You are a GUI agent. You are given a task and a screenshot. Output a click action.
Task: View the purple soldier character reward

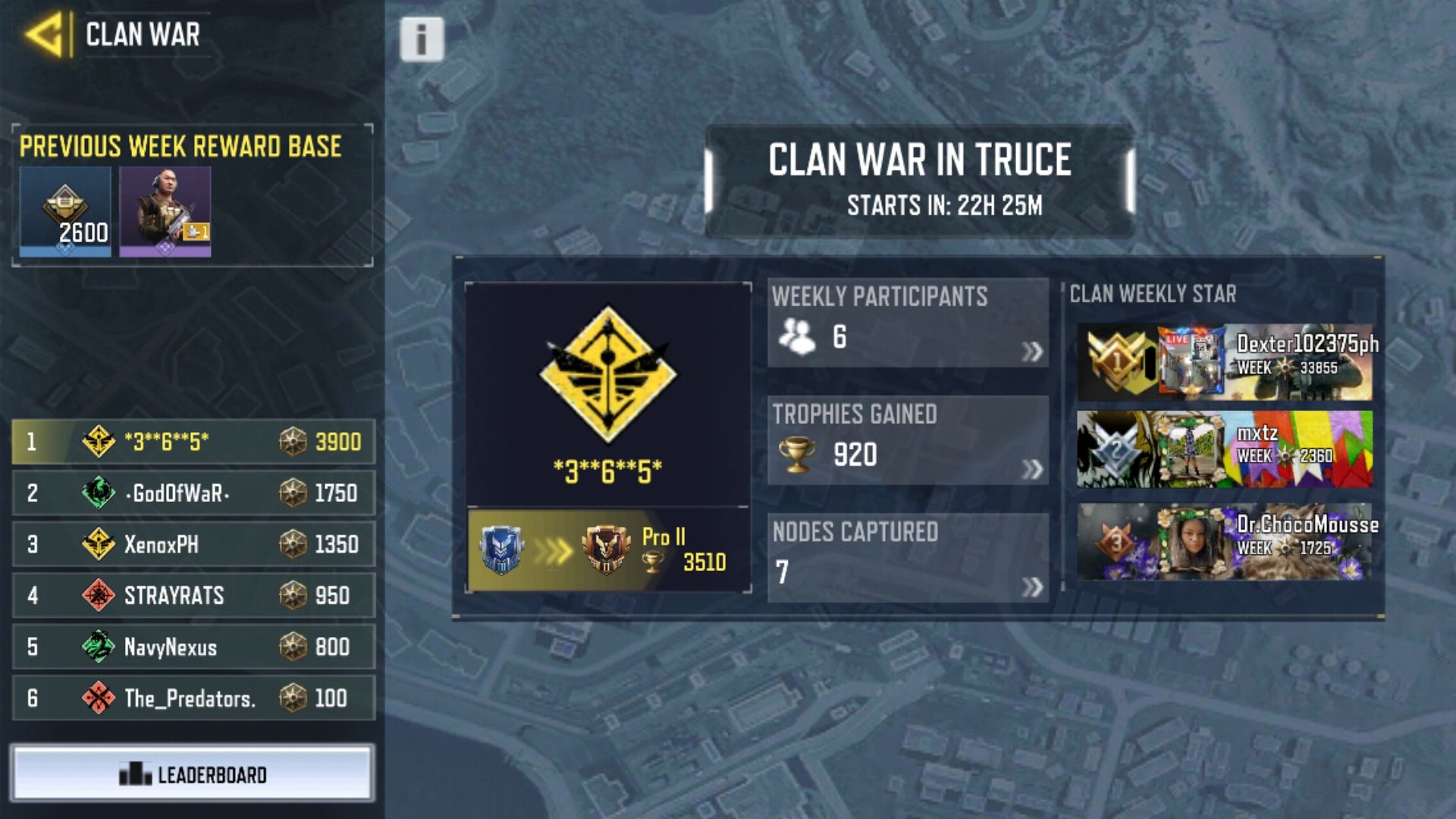coord(165,212)
